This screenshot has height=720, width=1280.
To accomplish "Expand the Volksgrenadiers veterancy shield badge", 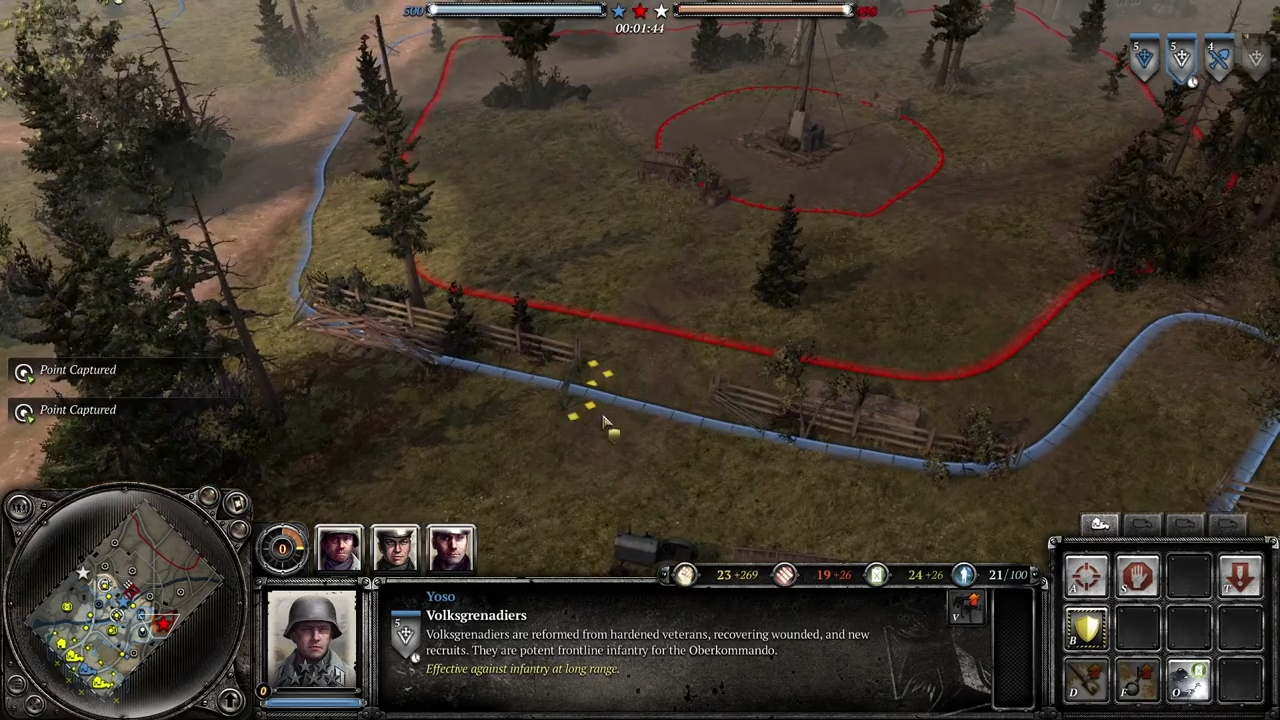I will tap(406, 632).
